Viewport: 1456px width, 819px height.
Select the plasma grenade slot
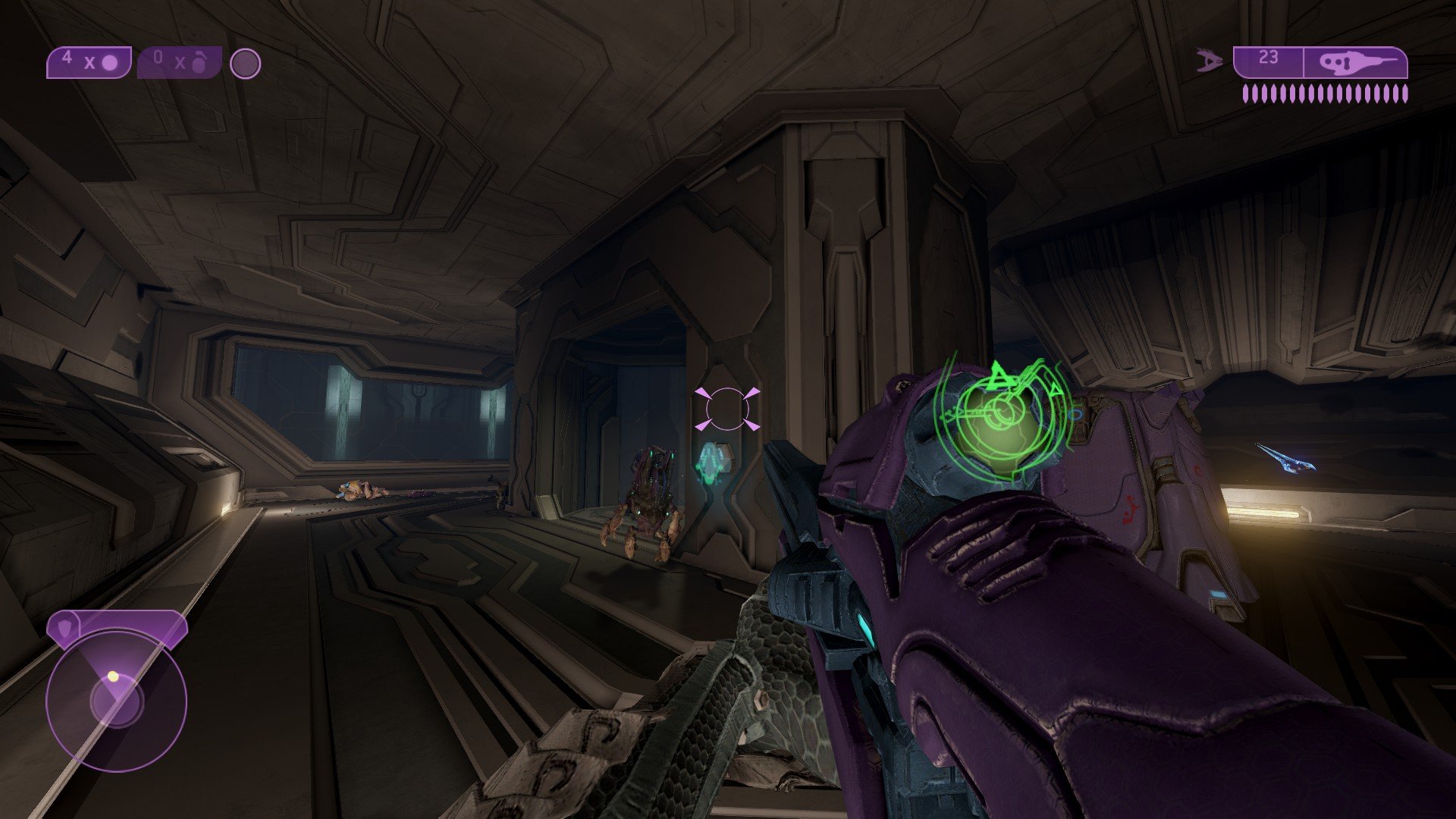[89, 63]
